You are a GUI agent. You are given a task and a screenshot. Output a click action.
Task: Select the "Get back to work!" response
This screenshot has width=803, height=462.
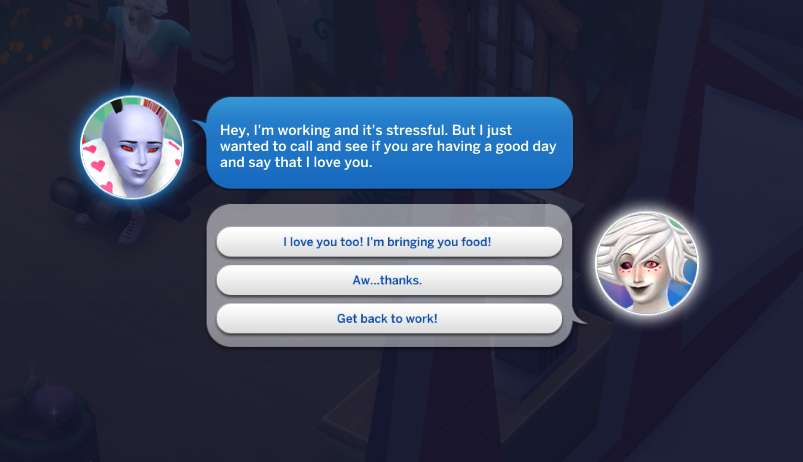389,318
